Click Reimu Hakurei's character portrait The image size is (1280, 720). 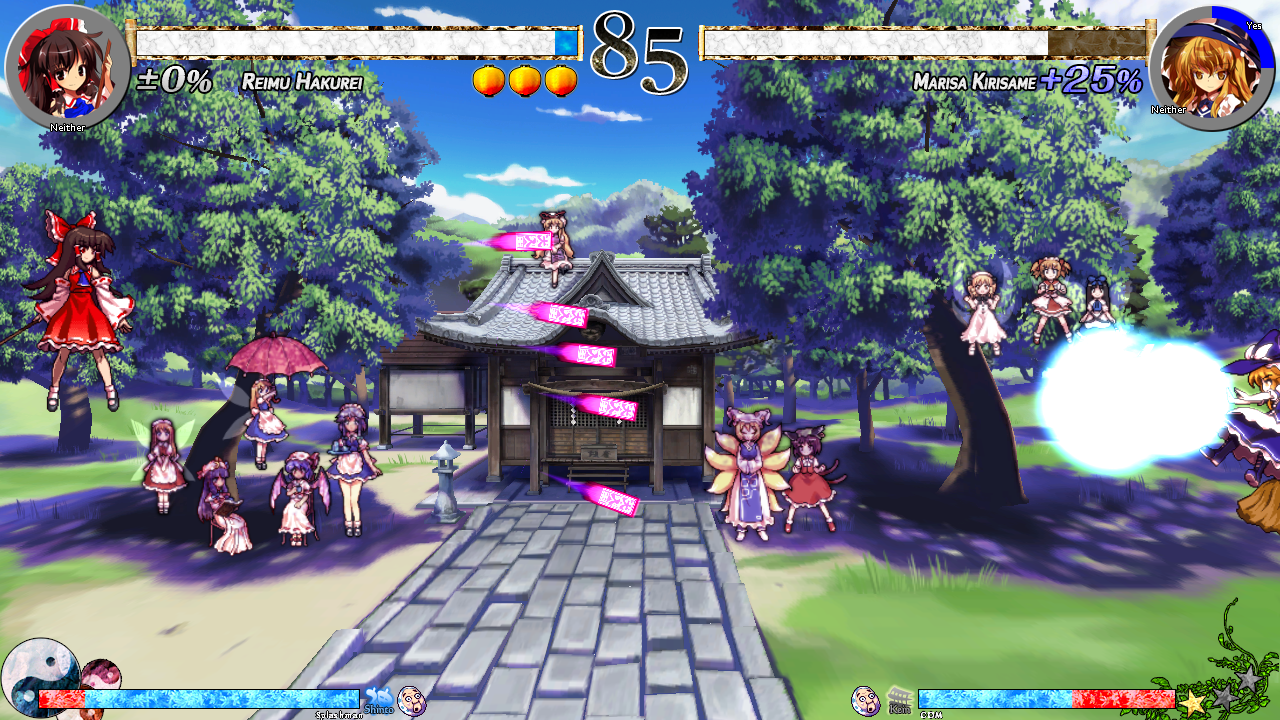[x=66, y=66]
